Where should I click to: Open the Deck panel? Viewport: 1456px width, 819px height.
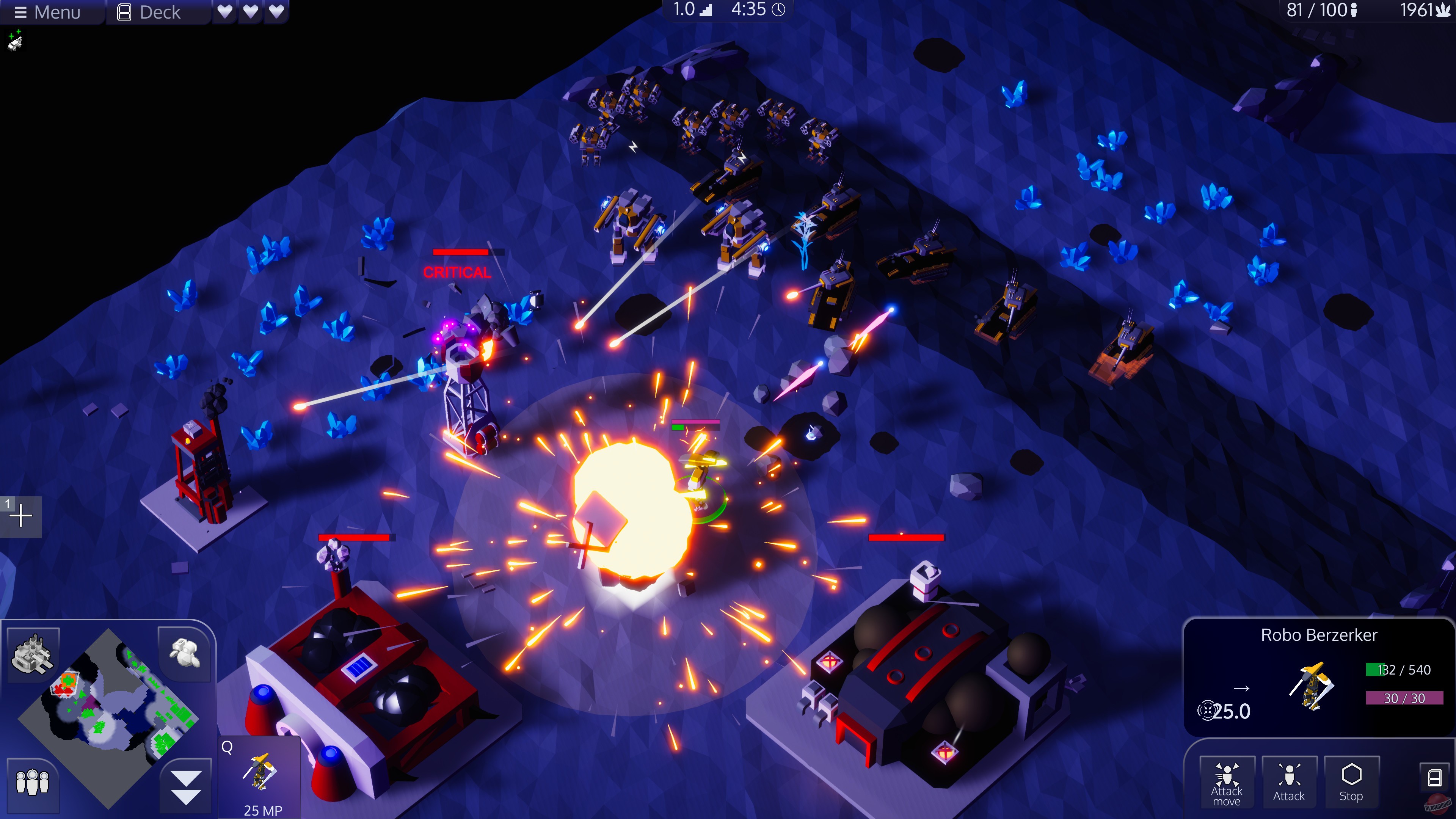click(x=149, y=12)
